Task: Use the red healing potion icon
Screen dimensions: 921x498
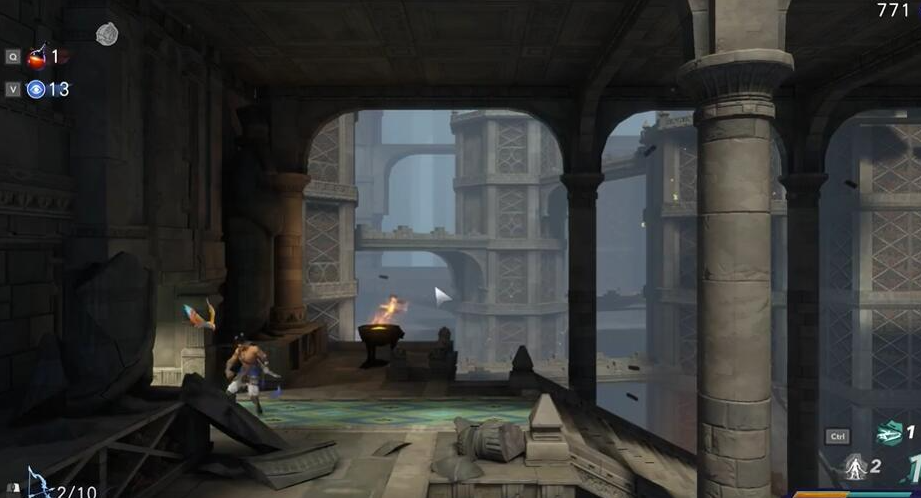Action: click(x=38, y=56)
